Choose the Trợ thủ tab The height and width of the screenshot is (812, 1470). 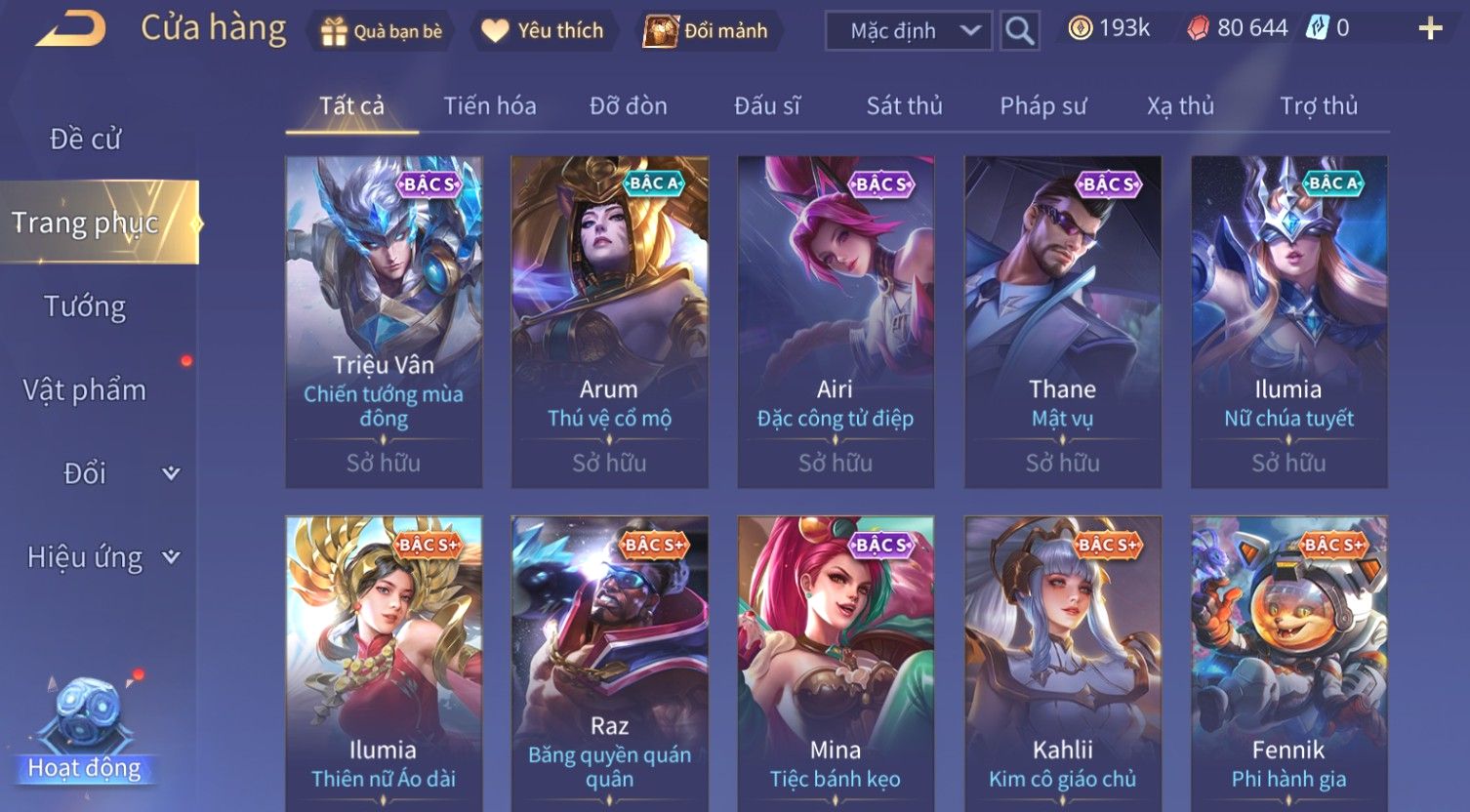click(1319, 105)
